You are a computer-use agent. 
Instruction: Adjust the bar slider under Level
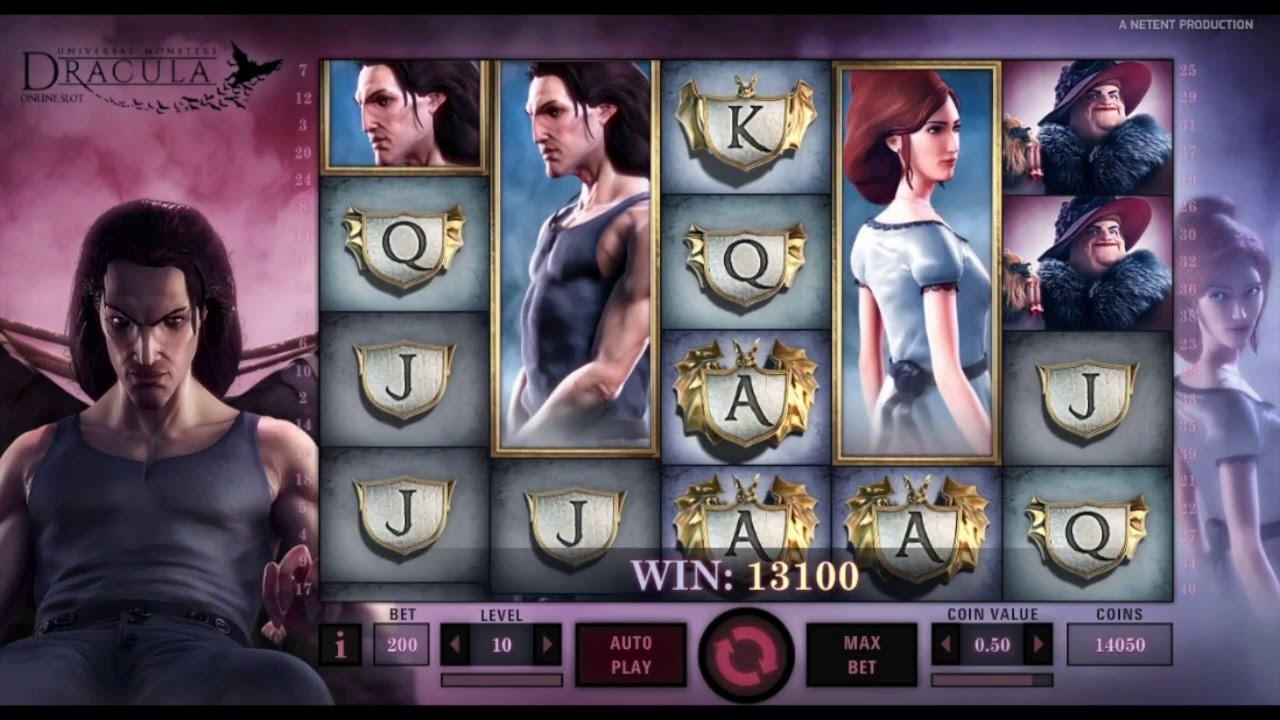pyautogui.click(x=501, y=680)
